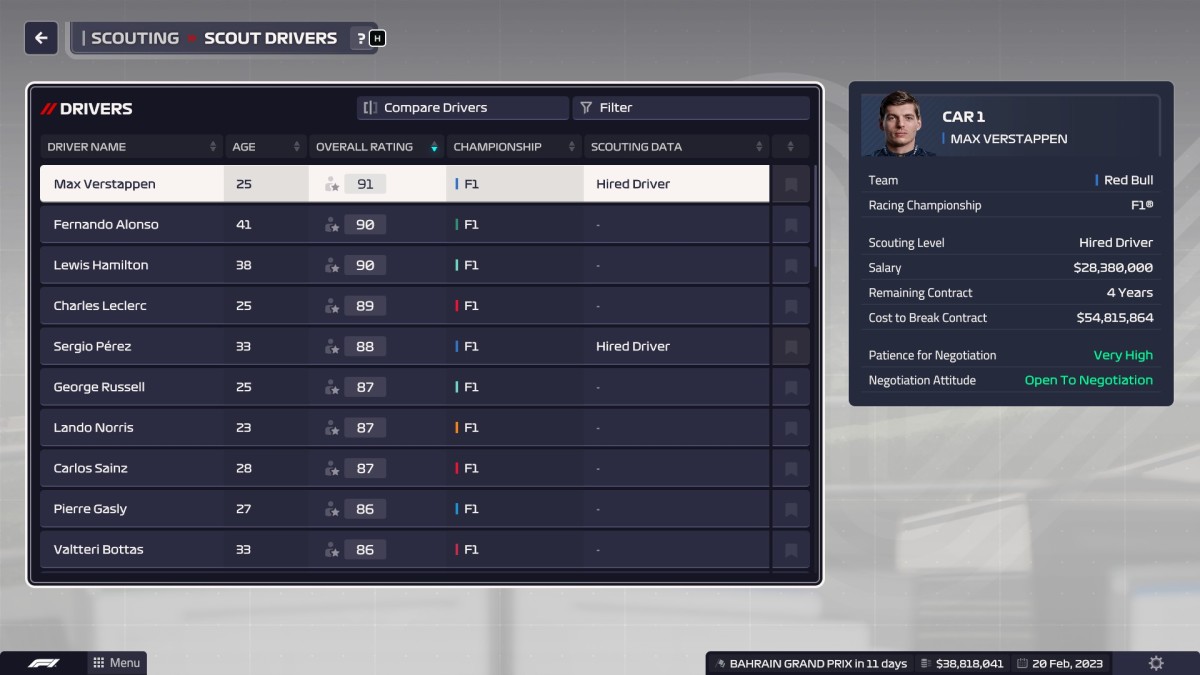
Task: Open the scouting help question mark
Action: tap(361, 39)
